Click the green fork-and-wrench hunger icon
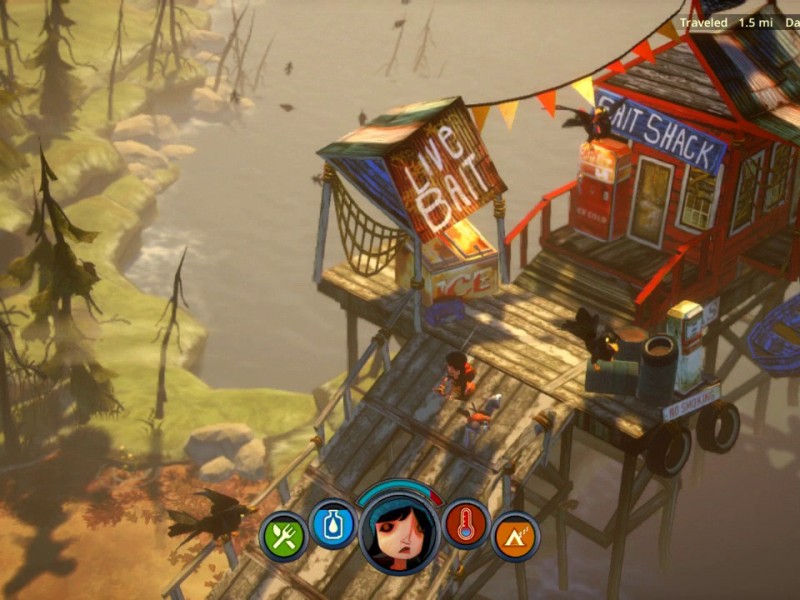Screen dimensions: 800x600 (x=284, y=537)
